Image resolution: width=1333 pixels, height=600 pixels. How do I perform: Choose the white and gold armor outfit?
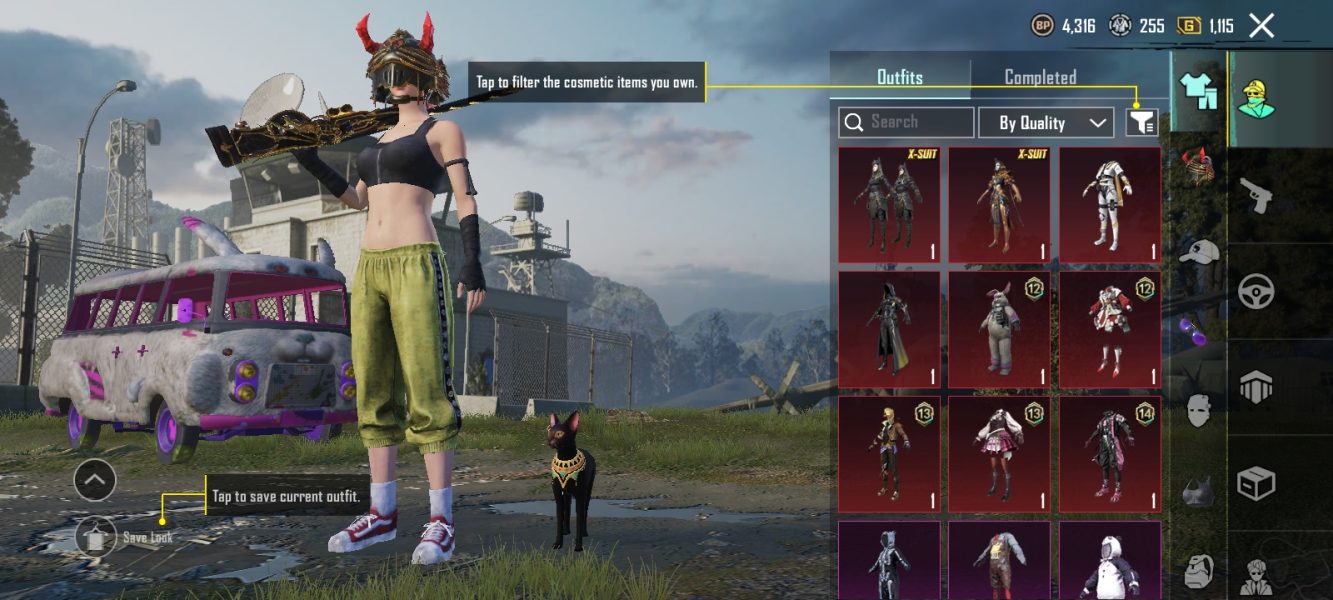pos(1110,204)
